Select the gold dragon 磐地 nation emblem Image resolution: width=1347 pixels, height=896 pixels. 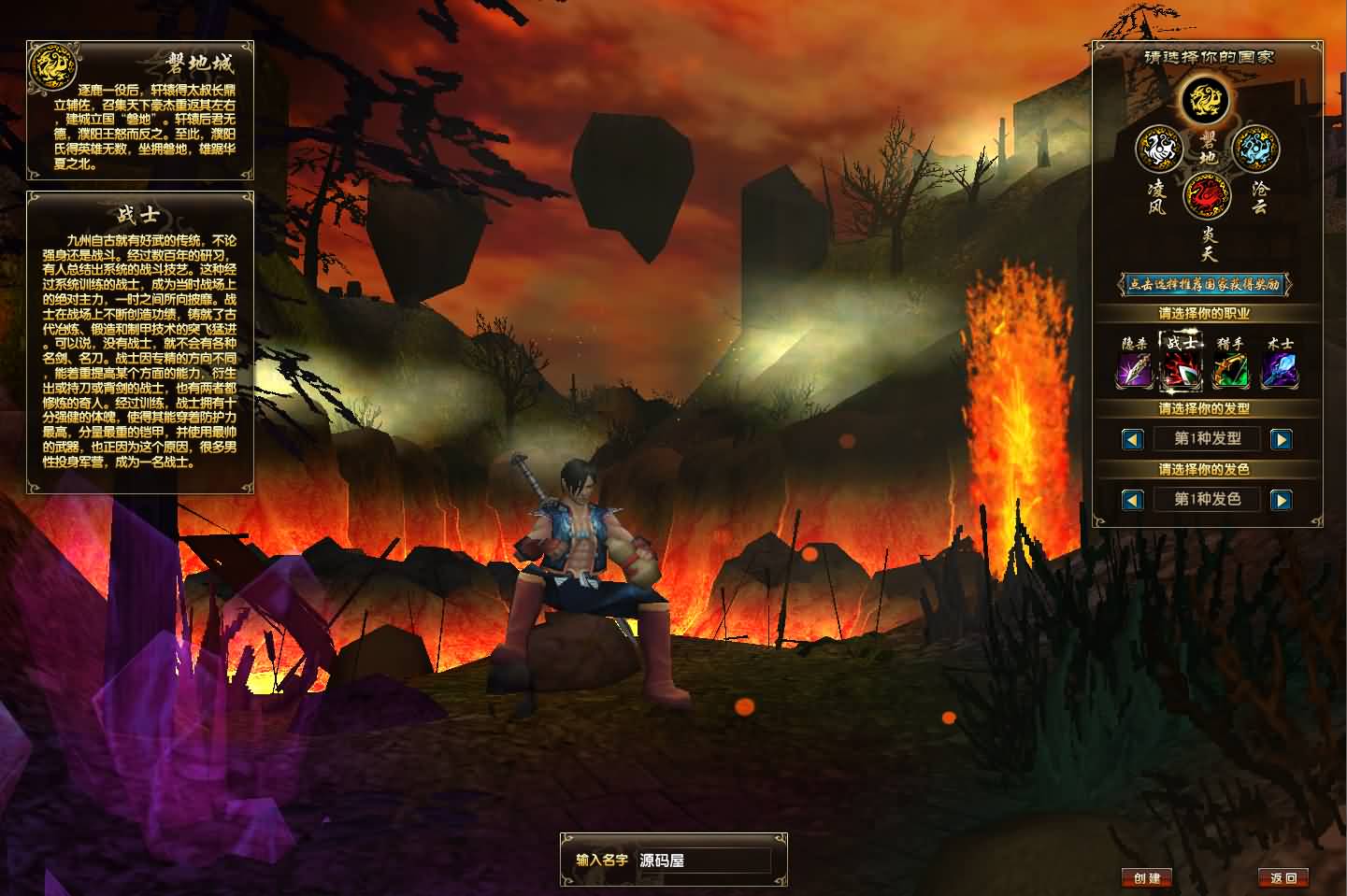pos(1204,100)
